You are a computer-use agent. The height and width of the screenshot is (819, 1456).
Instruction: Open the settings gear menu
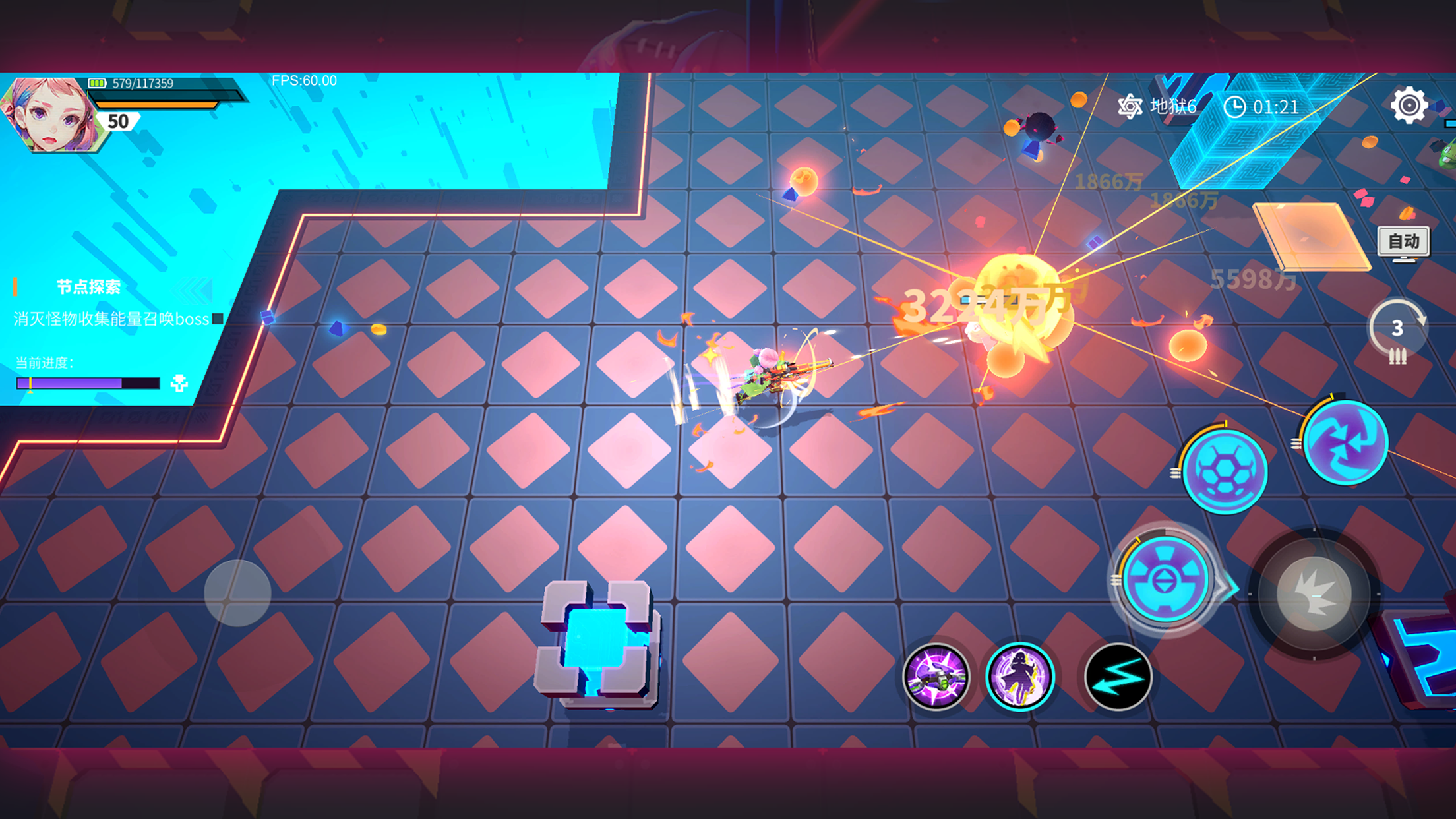pyautogui.click(x=1409, y=106)
